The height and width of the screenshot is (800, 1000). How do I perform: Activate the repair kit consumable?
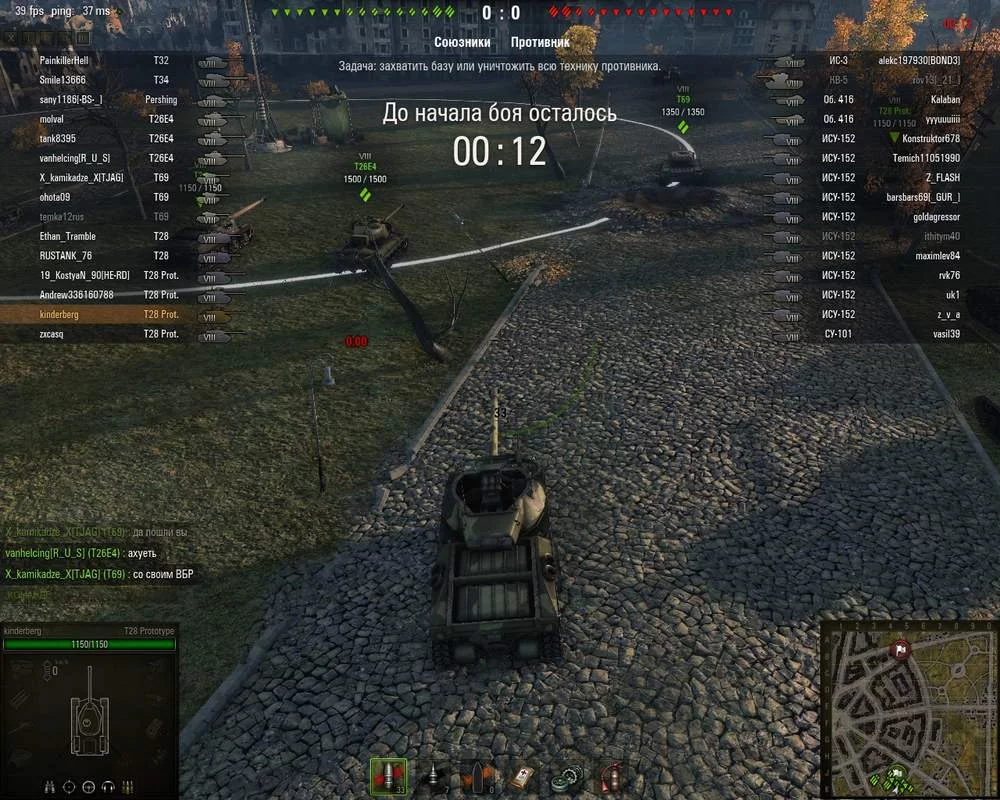(569, 777)
